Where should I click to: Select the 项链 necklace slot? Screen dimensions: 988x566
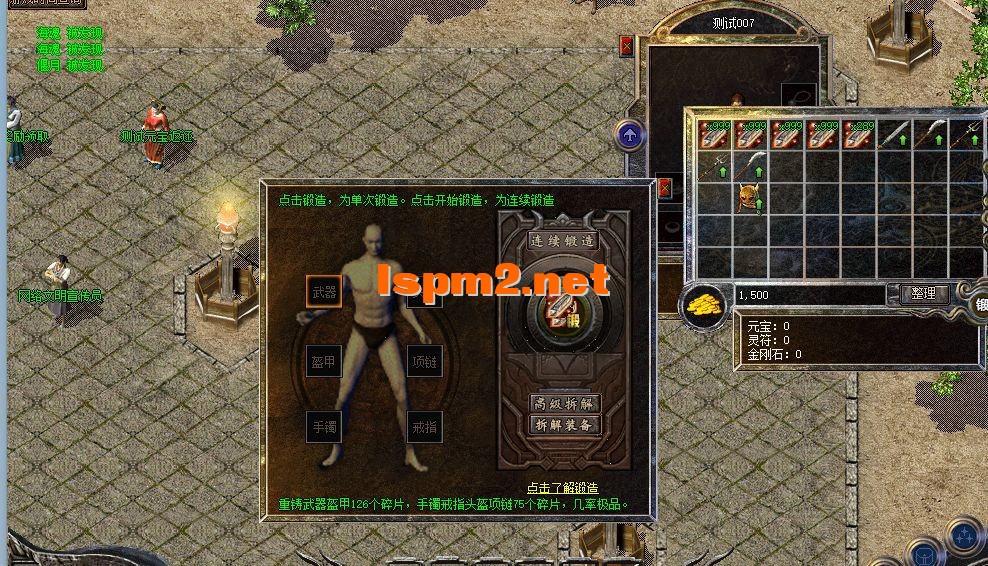click(424, 361)
